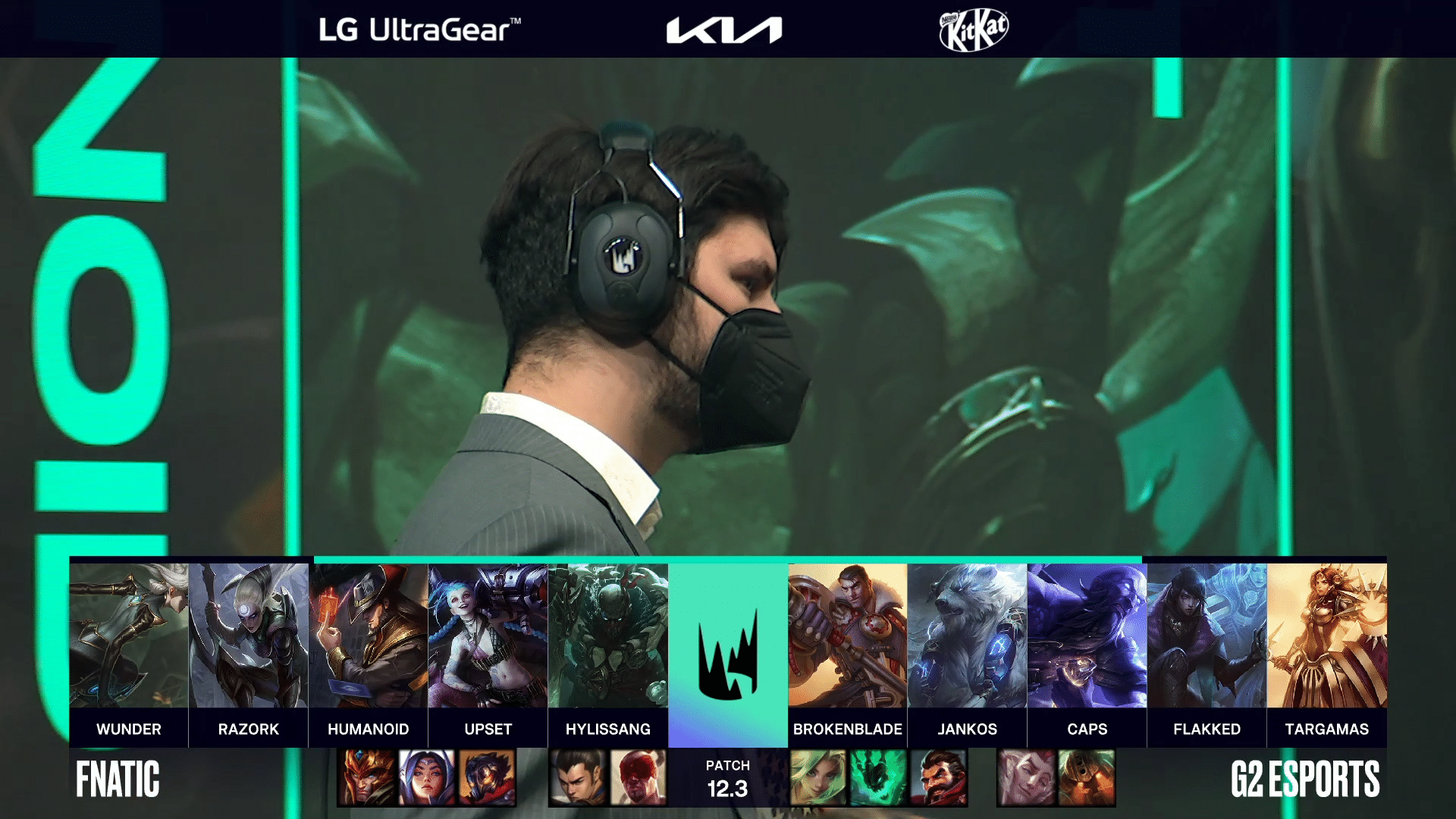
Task: Select Wunder's champion pick card
Action: coord(129,637)
